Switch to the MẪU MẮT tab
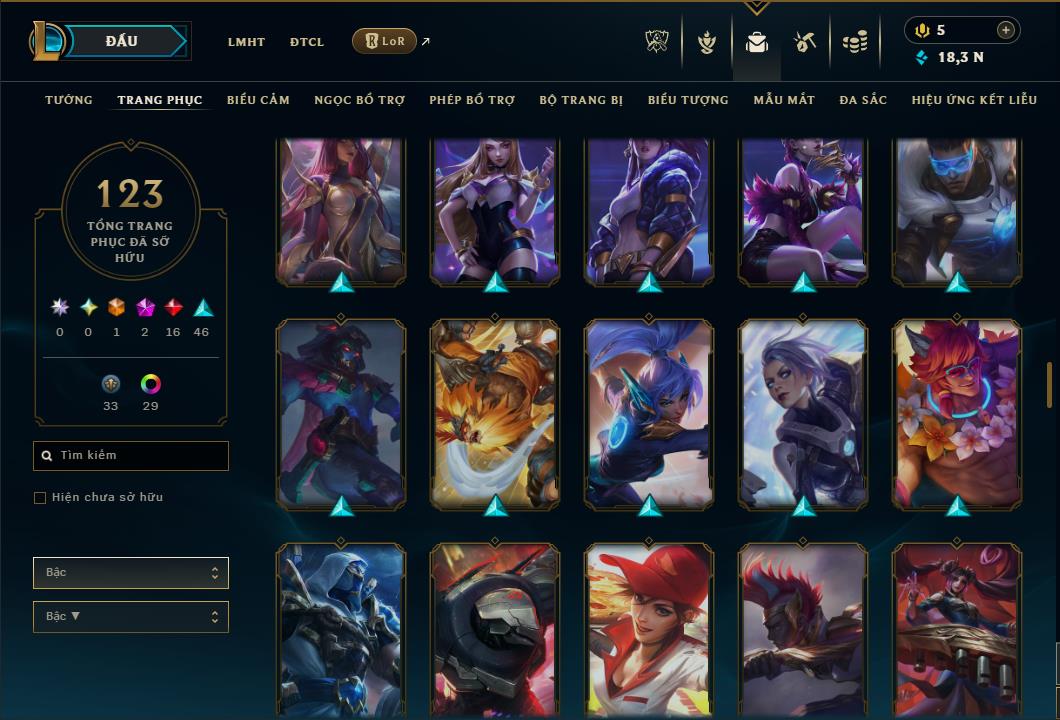1060x720 pixels. (x=784, y=100)
